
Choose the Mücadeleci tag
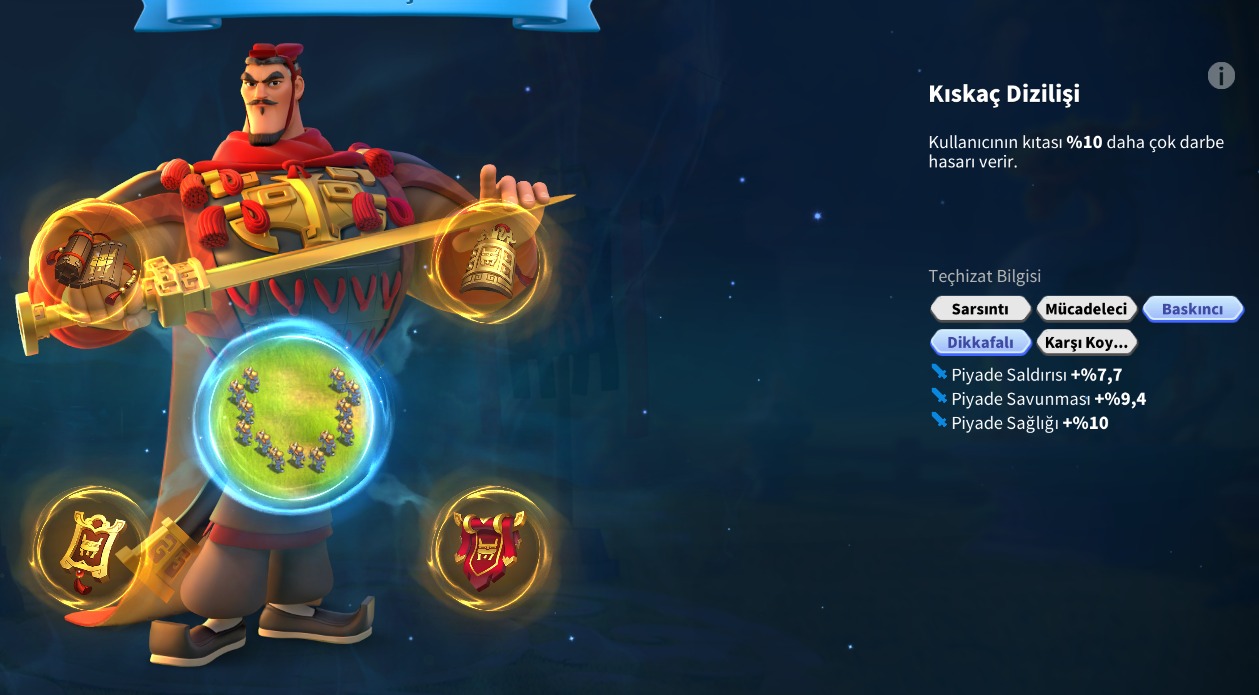(x=1086, y=309)
